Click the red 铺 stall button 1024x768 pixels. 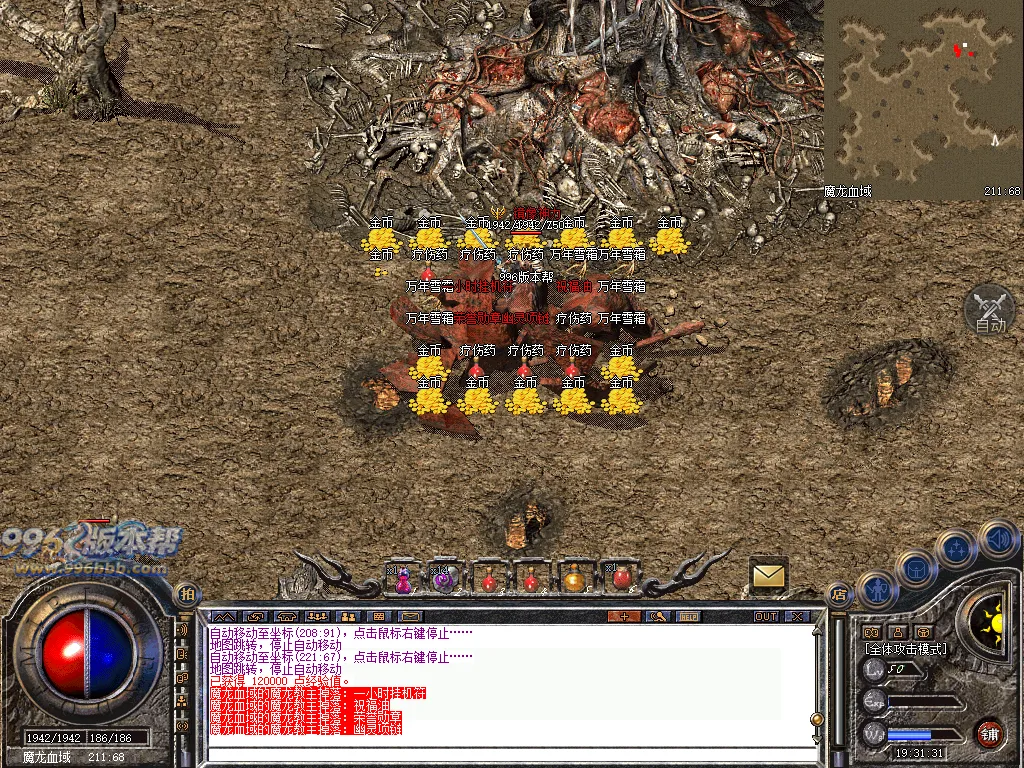[989, 732]
